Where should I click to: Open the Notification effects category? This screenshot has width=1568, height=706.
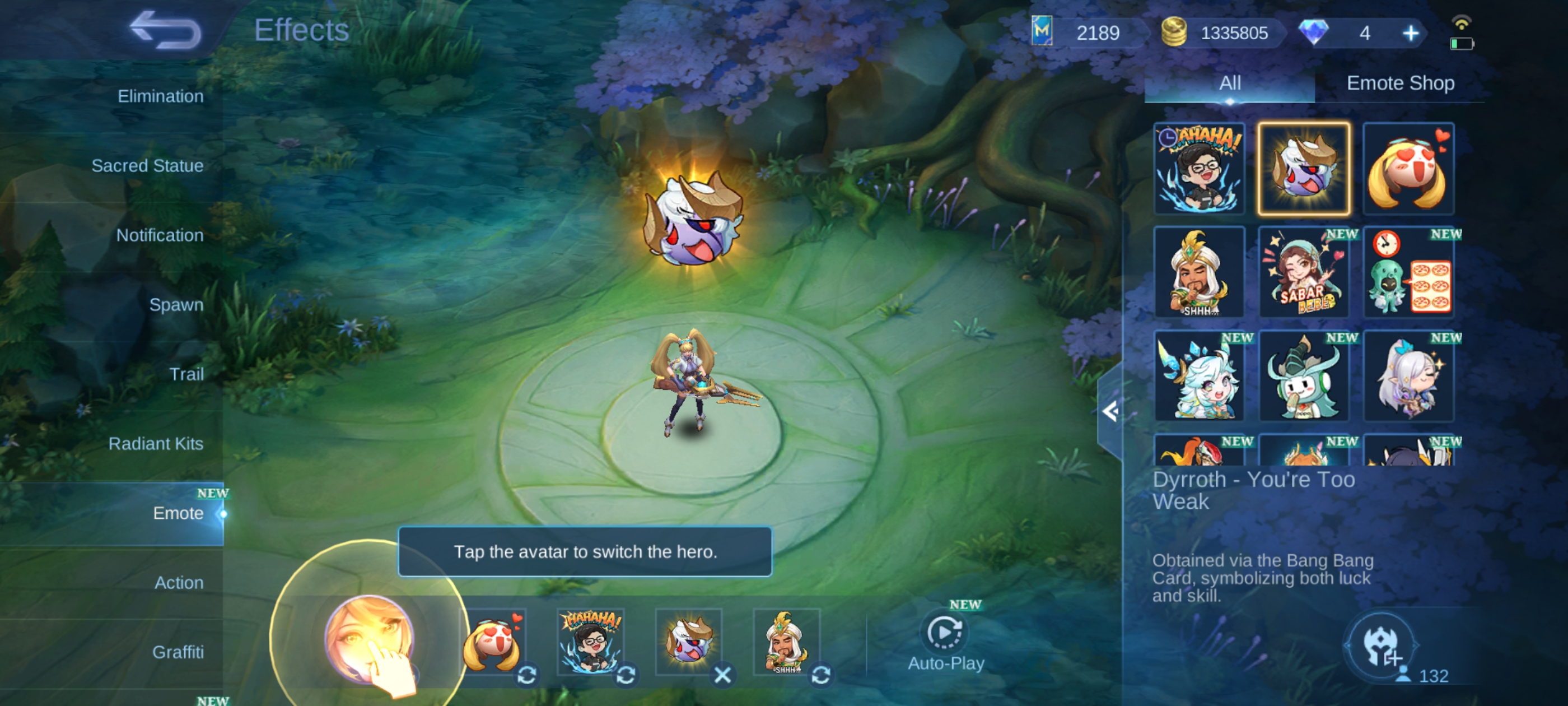(x=160, y=235)
